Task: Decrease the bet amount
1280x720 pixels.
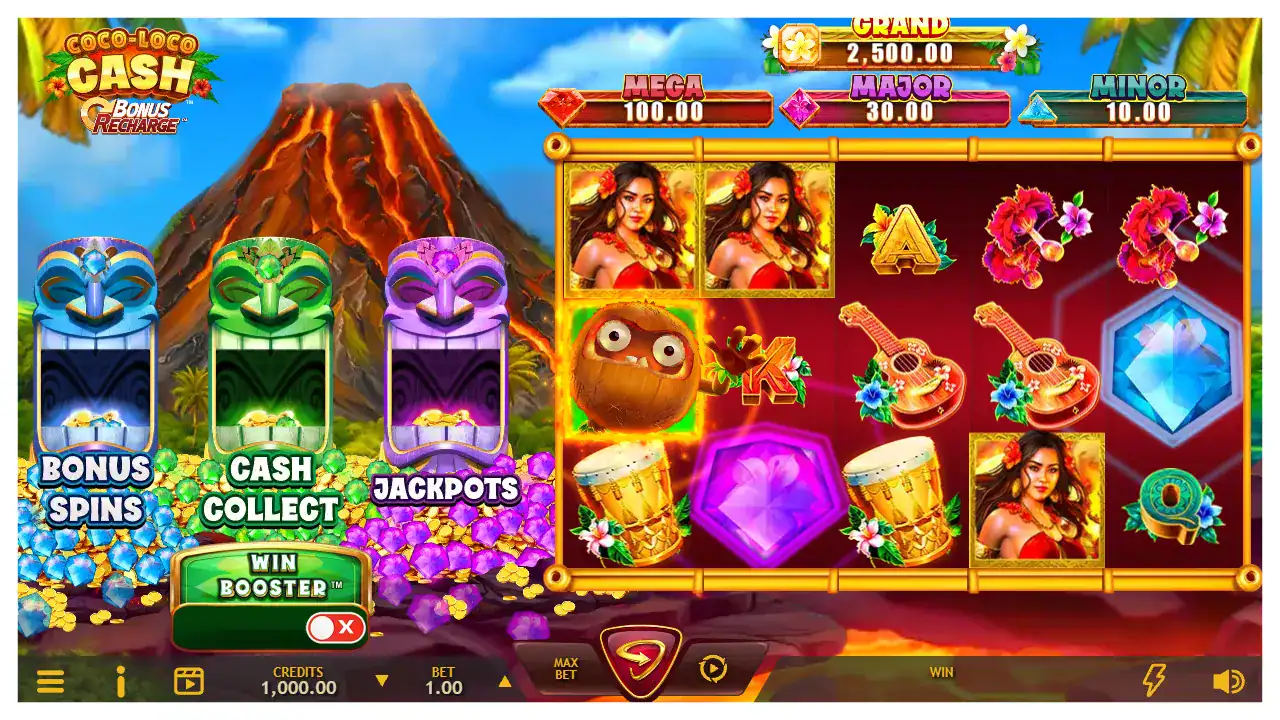Action: tap(381, 682)
